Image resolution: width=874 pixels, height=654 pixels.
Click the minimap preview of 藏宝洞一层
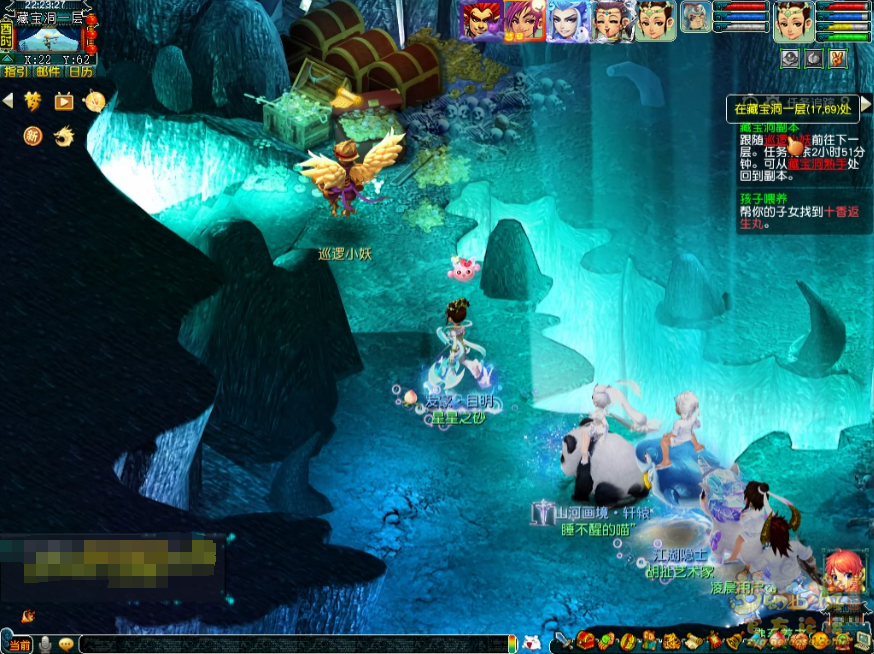[48, 39]
